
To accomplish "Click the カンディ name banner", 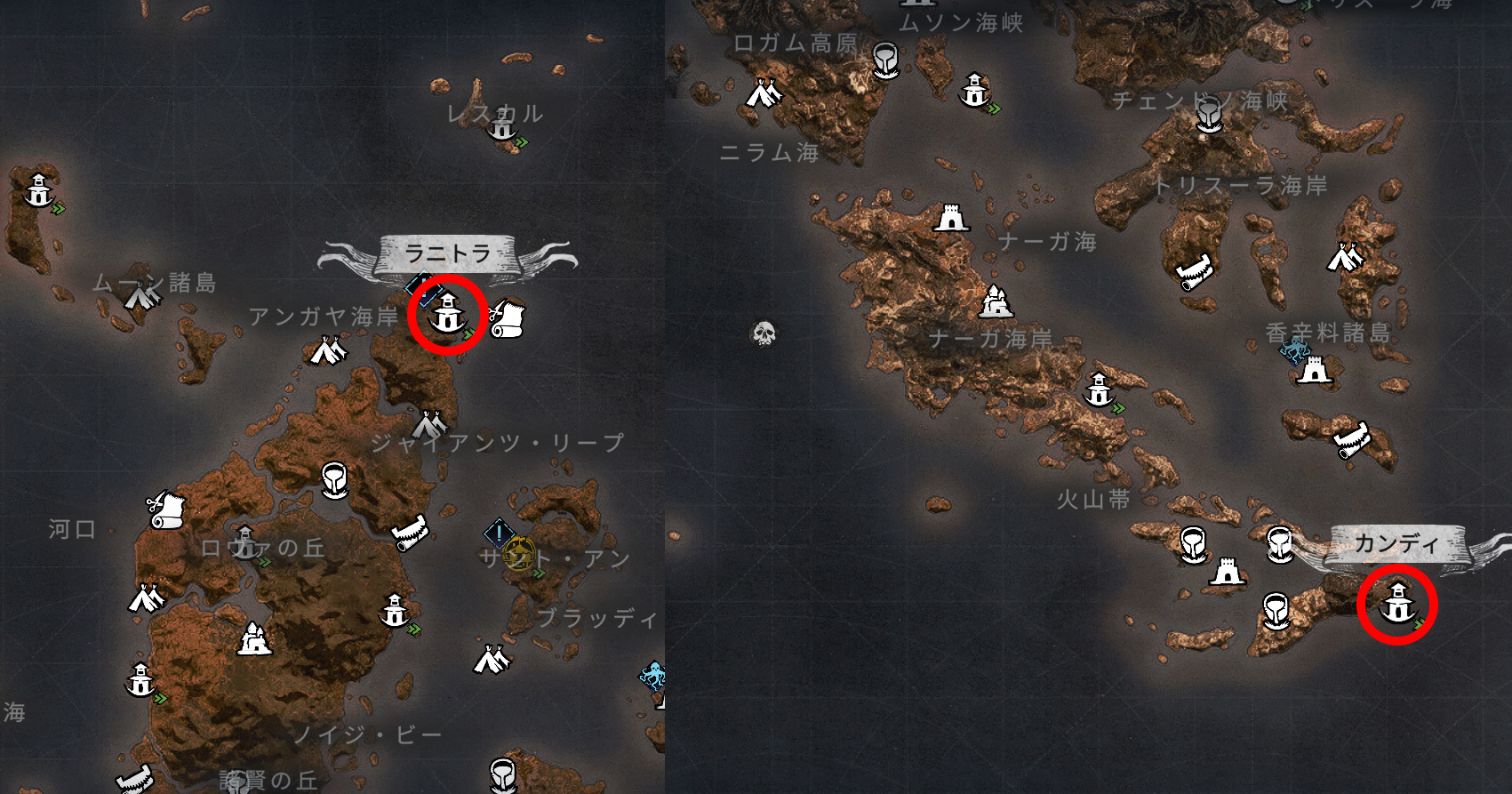I will [1396, 543].
